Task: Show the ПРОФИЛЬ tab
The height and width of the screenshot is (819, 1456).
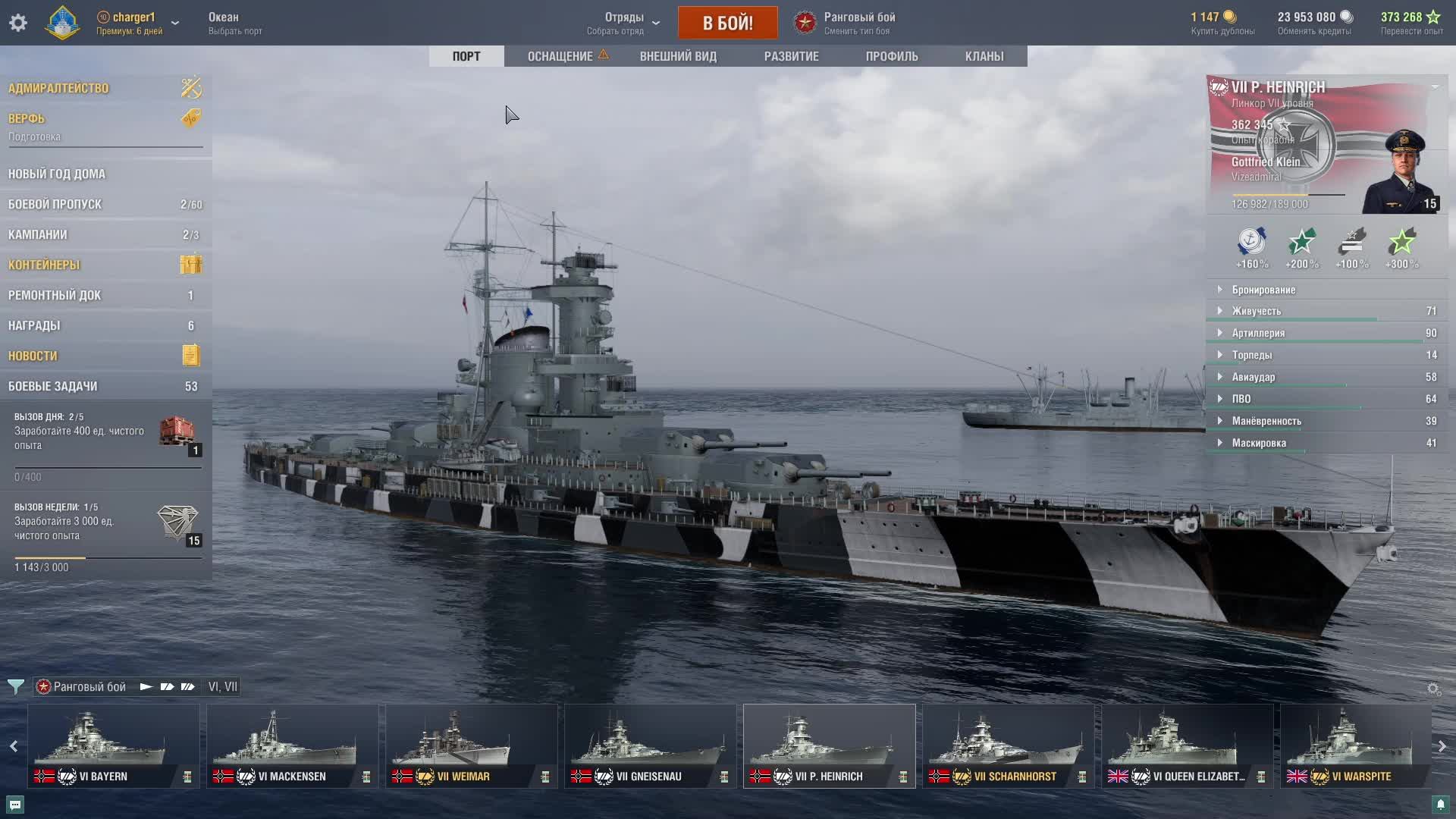Action: [892, 56]
